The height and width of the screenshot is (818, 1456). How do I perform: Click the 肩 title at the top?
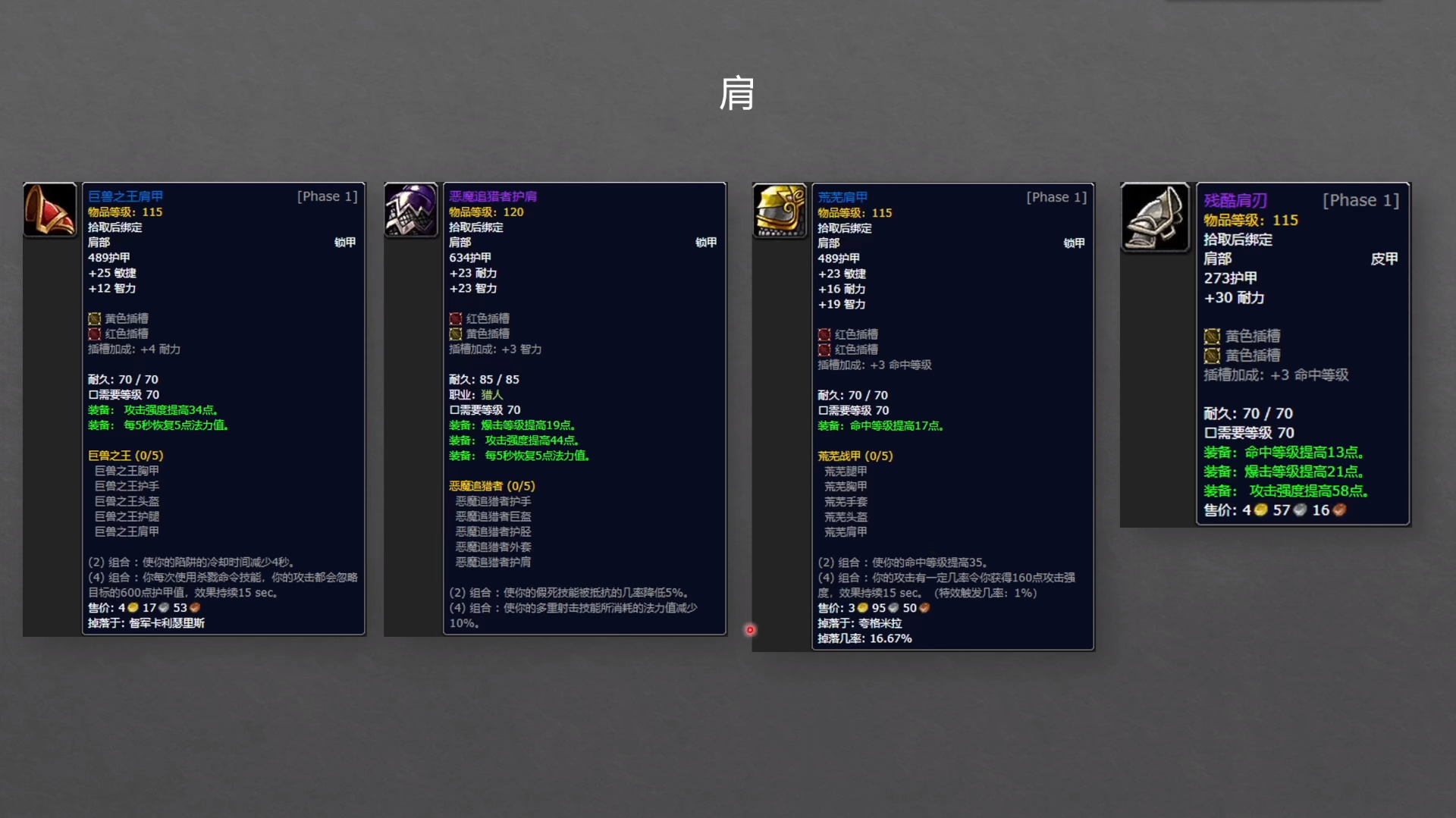coord(736,93)
